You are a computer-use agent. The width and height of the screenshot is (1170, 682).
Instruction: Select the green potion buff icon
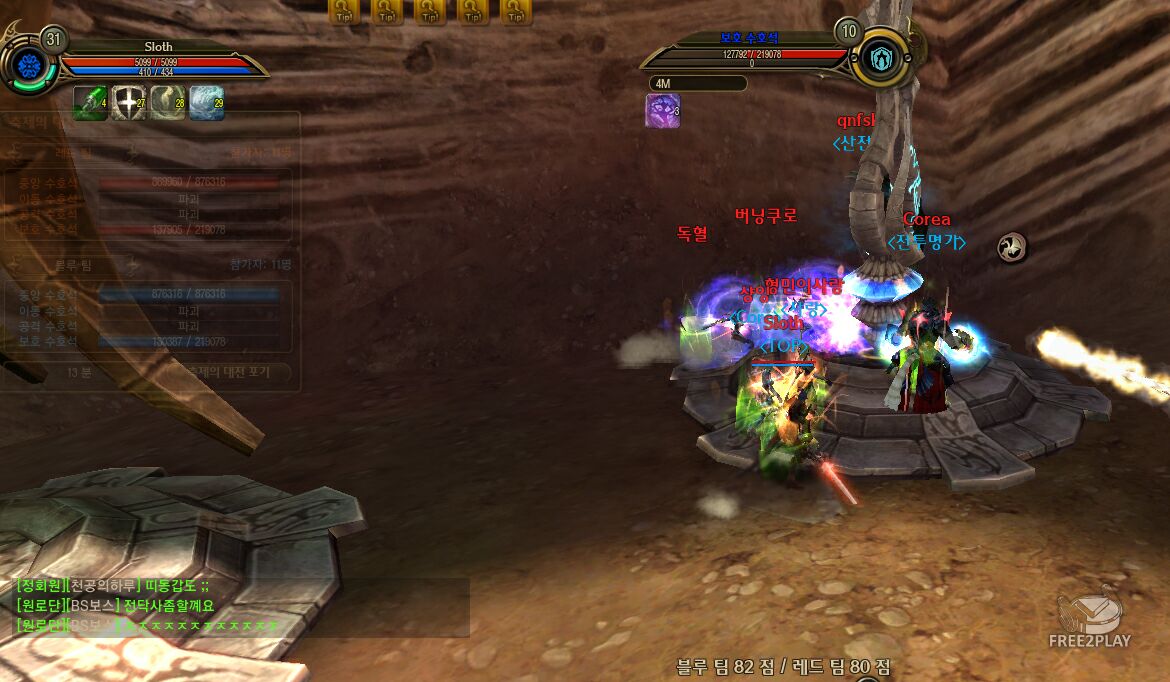click(90, 103)
